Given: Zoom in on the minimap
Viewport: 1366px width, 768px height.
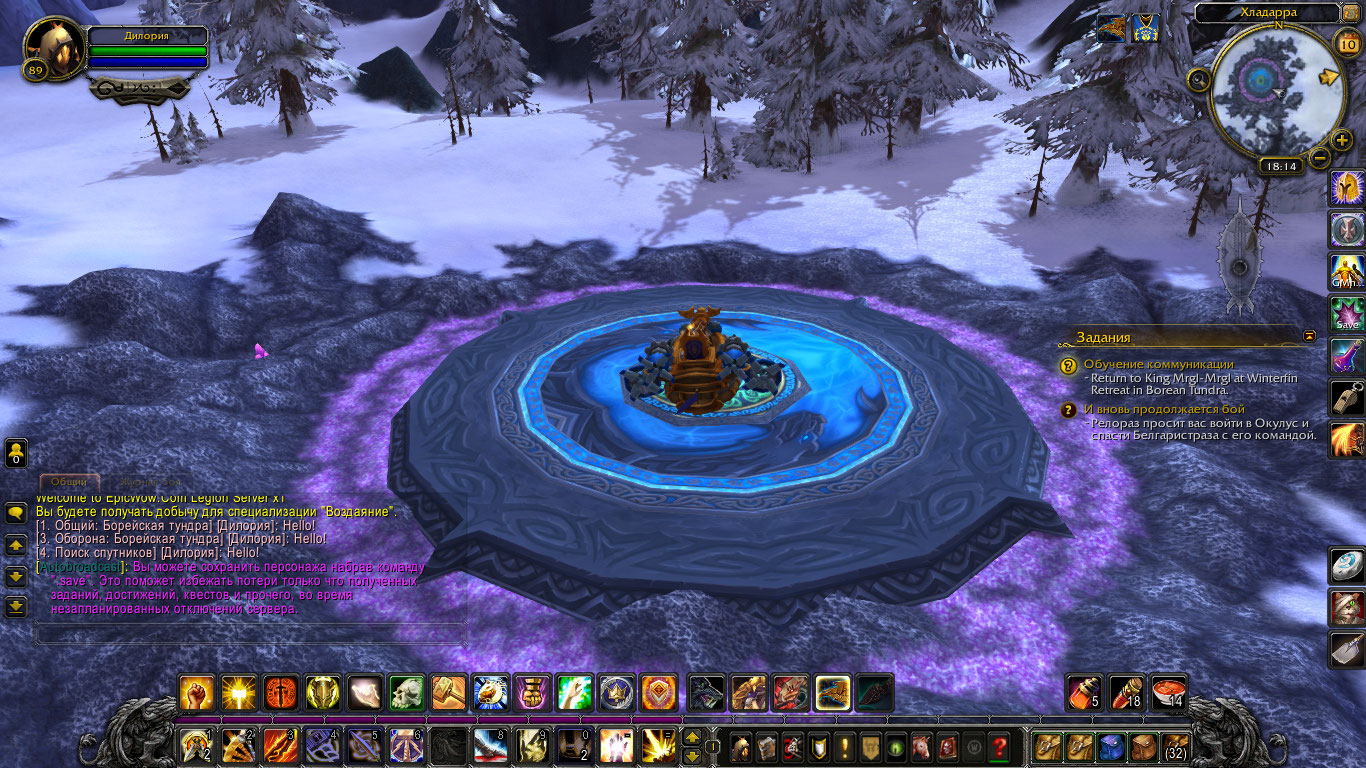Looking at the screenshot, I should pyautogui.click(x=1342, y=140).
